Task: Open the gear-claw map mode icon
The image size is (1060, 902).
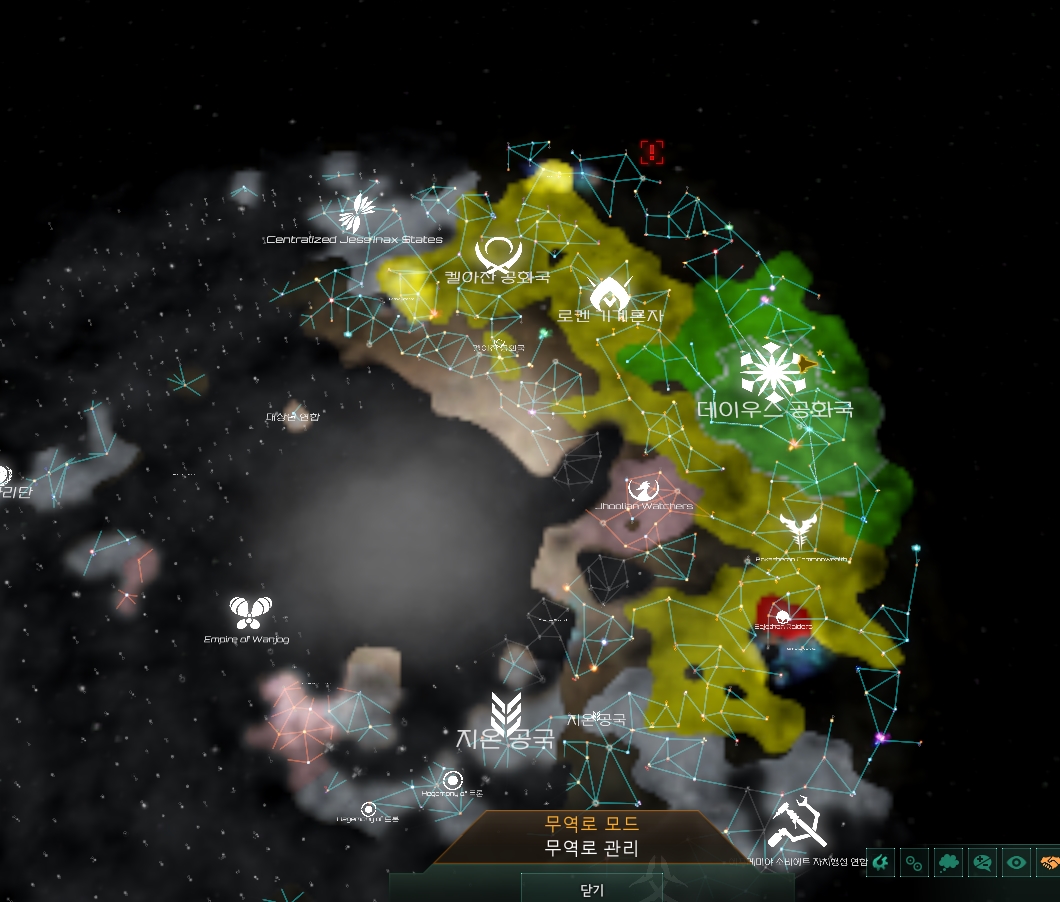Action: coord(880,862)
